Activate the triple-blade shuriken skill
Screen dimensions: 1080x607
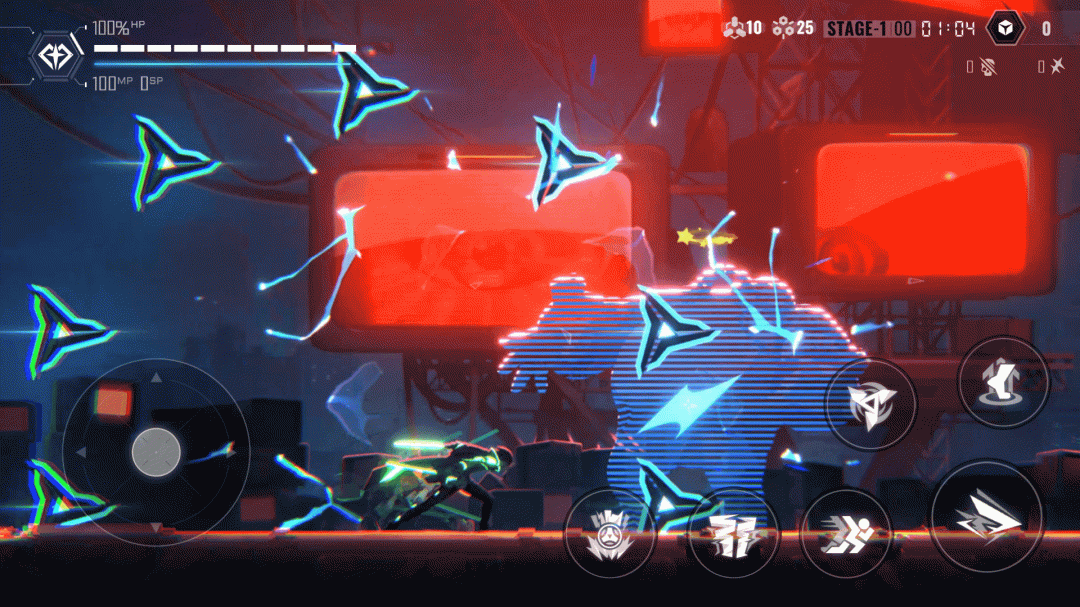click(x=870, y=404)
